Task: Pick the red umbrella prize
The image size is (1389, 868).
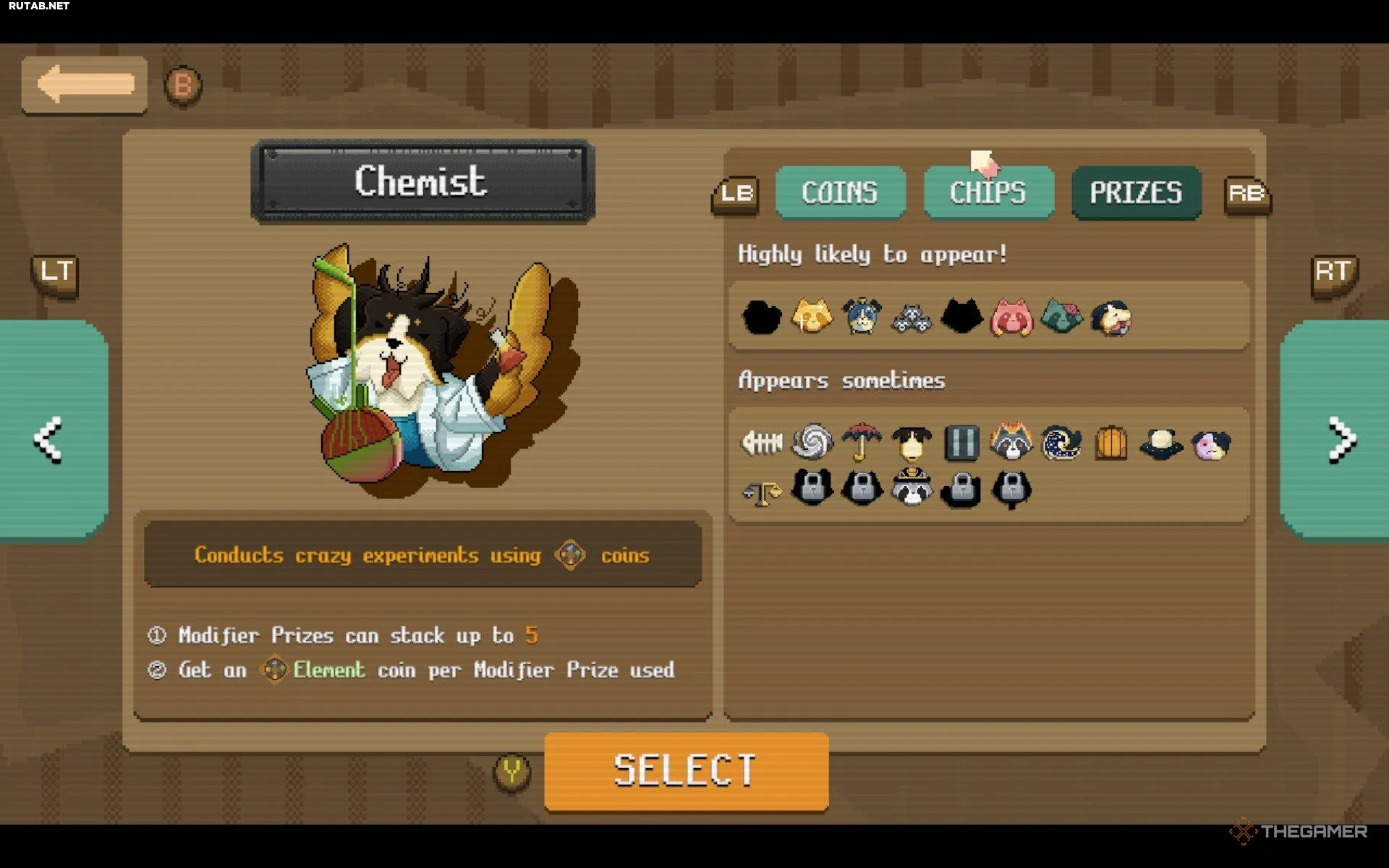Action: point(862,442)
